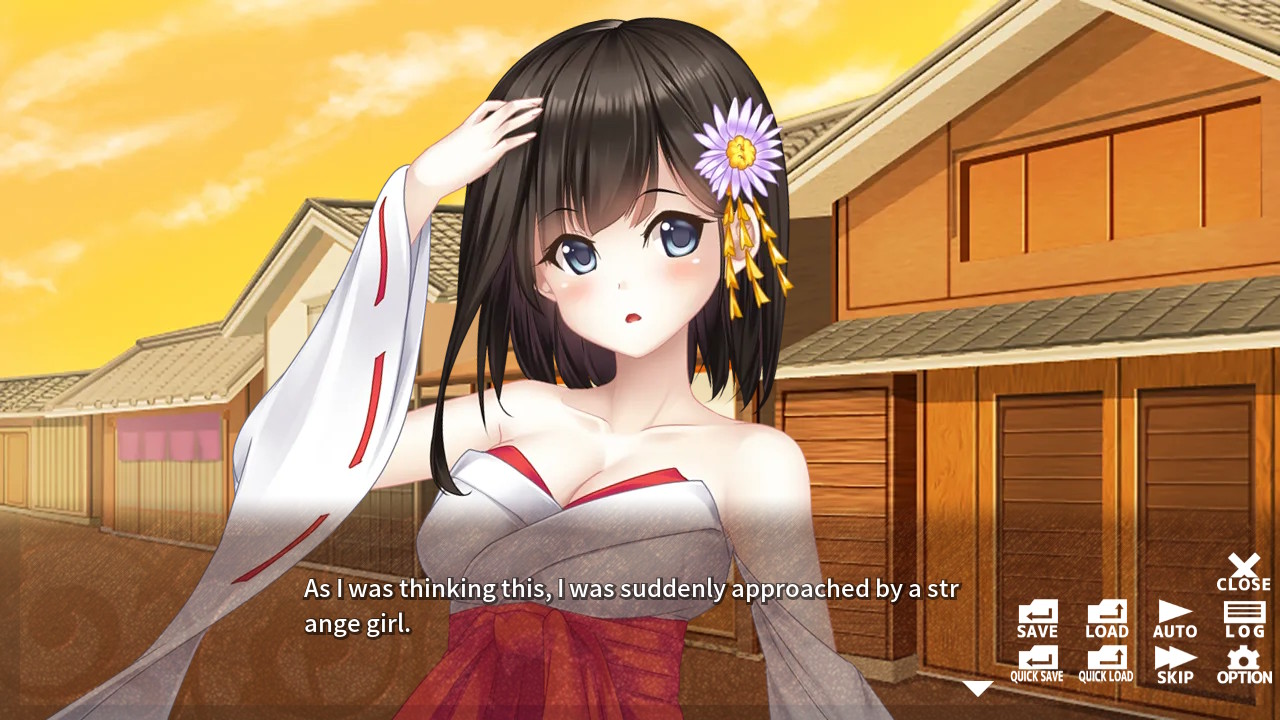View message history with the LOG icon
This screenshot has width=1280, height=720.
coord(1243,616)
